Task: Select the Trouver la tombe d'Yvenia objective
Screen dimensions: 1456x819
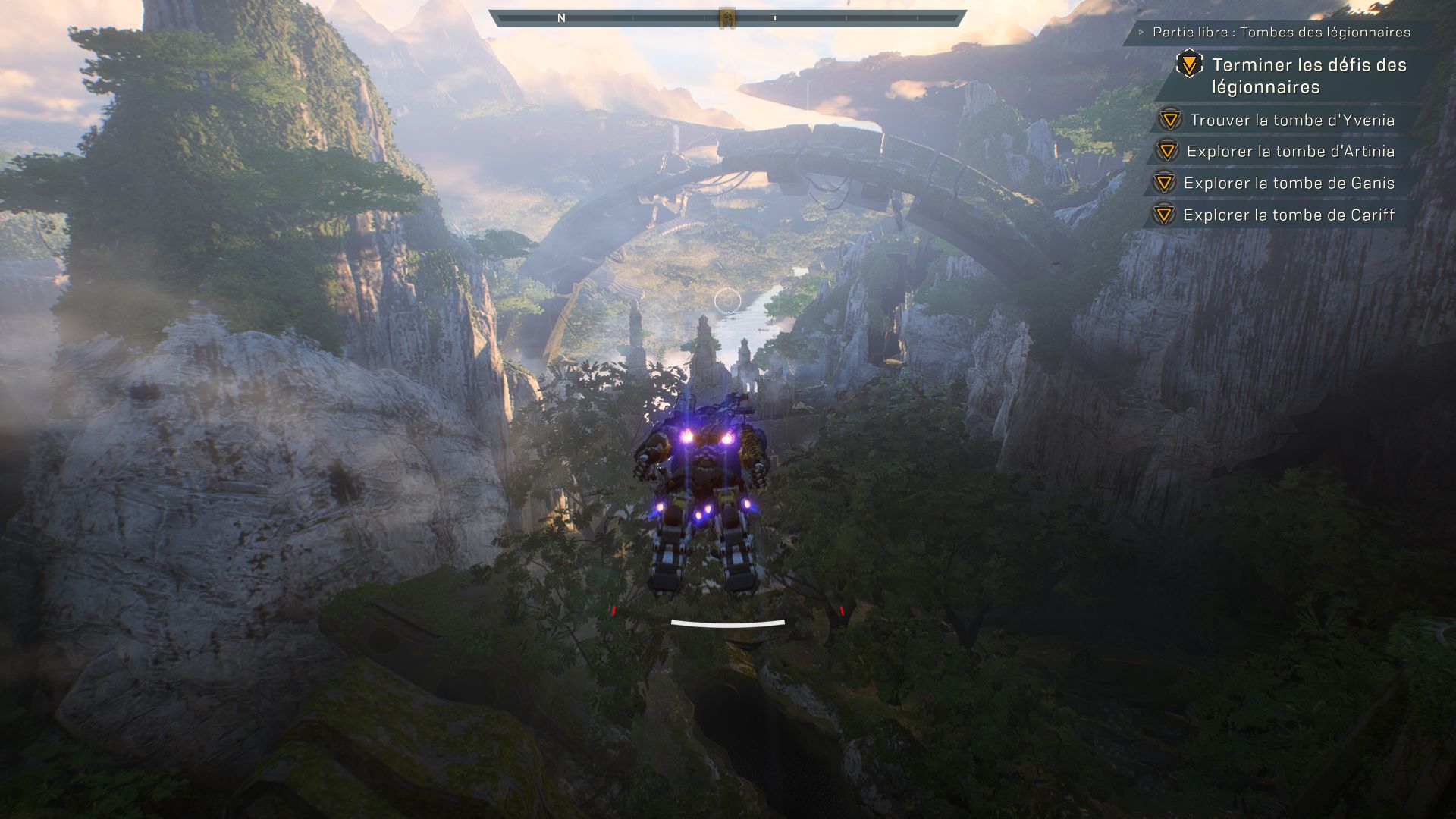Action: point(1291,120)
